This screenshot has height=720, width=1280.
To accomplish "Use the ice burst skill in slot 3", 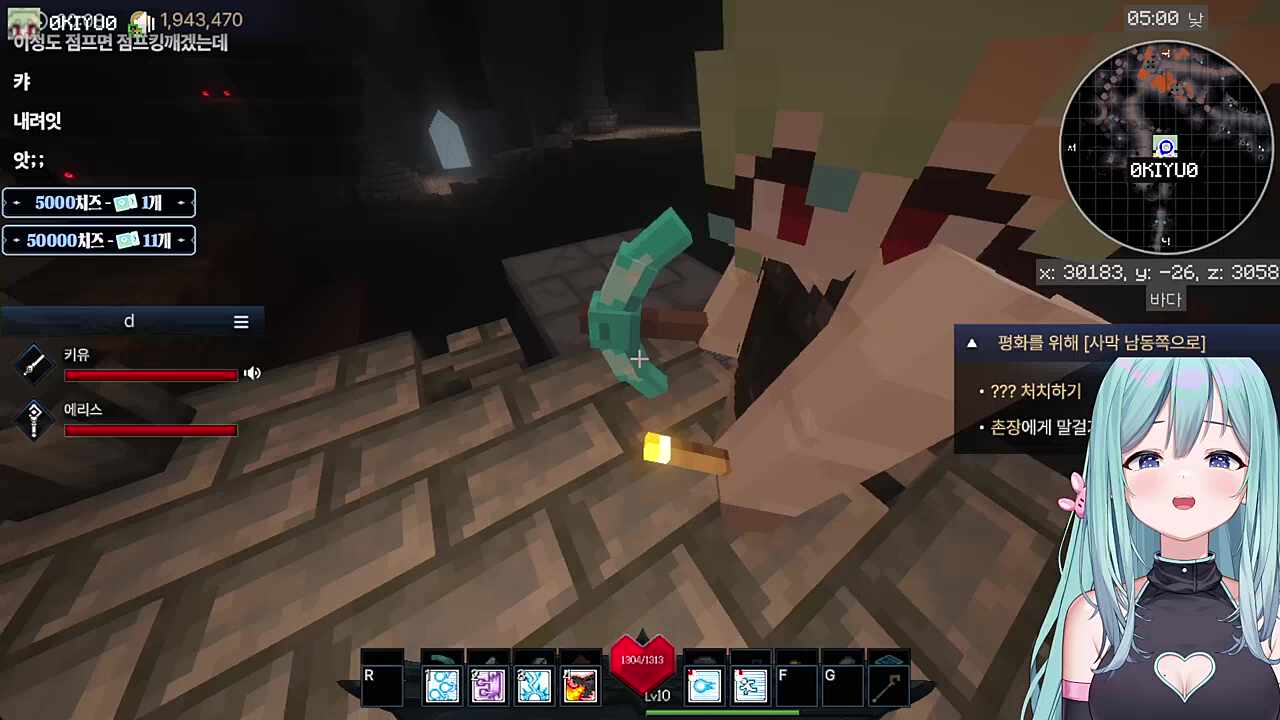I will click(x=534, y=686).
